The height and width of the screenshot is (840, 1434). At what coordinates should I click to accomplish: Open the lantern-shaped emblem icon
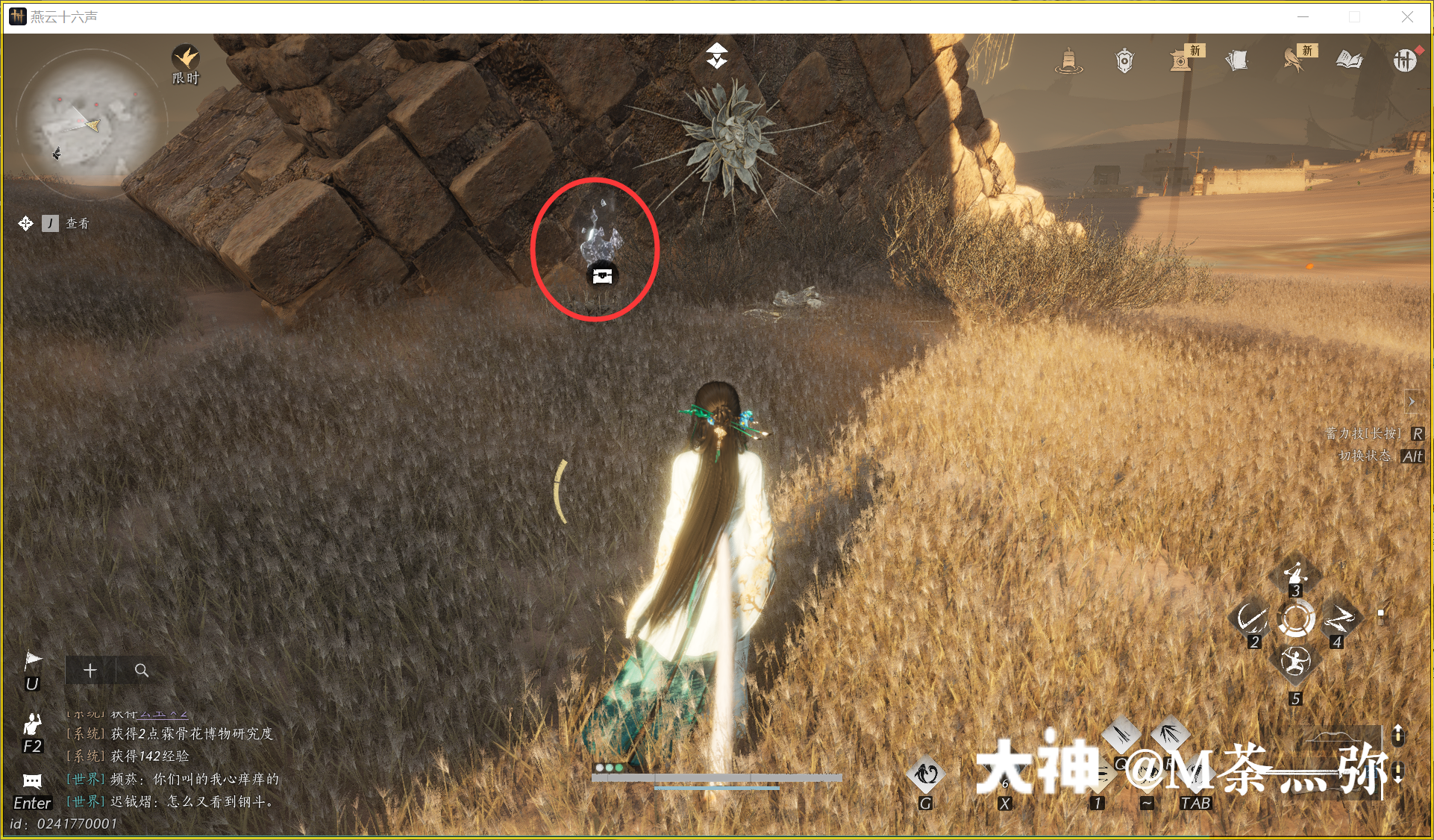[x=1124, y=60]
